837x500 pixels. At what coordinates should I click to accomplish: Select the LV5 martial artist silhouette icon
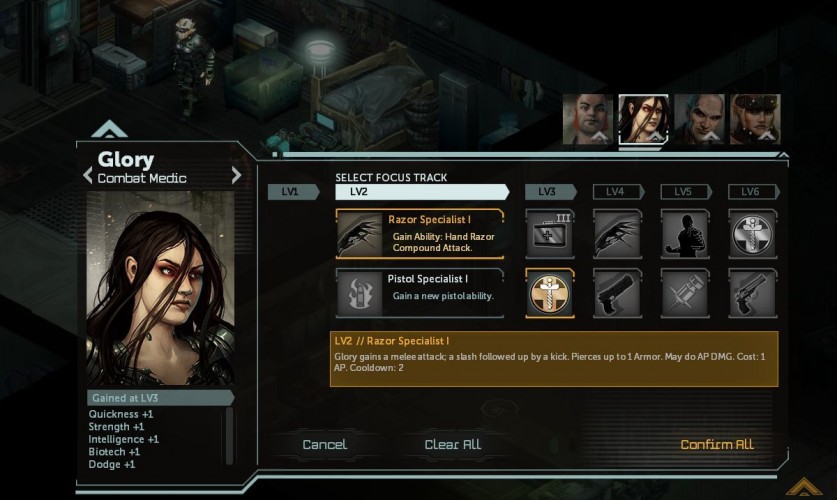(685, 234)
